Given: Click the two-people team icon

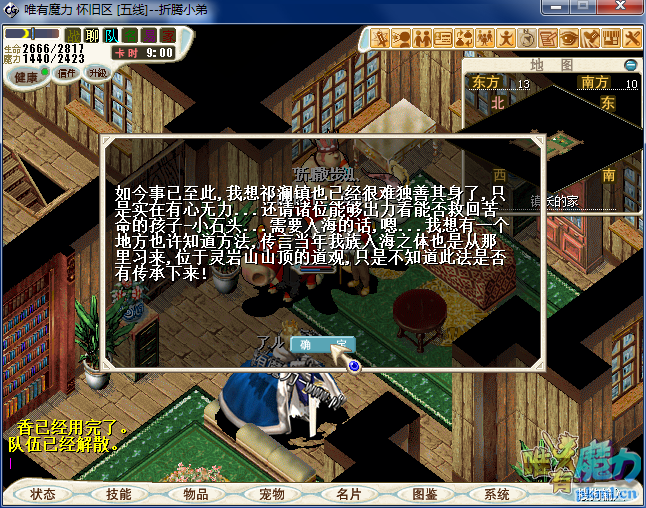Looking at the screenshot, I should pos(422,39).
